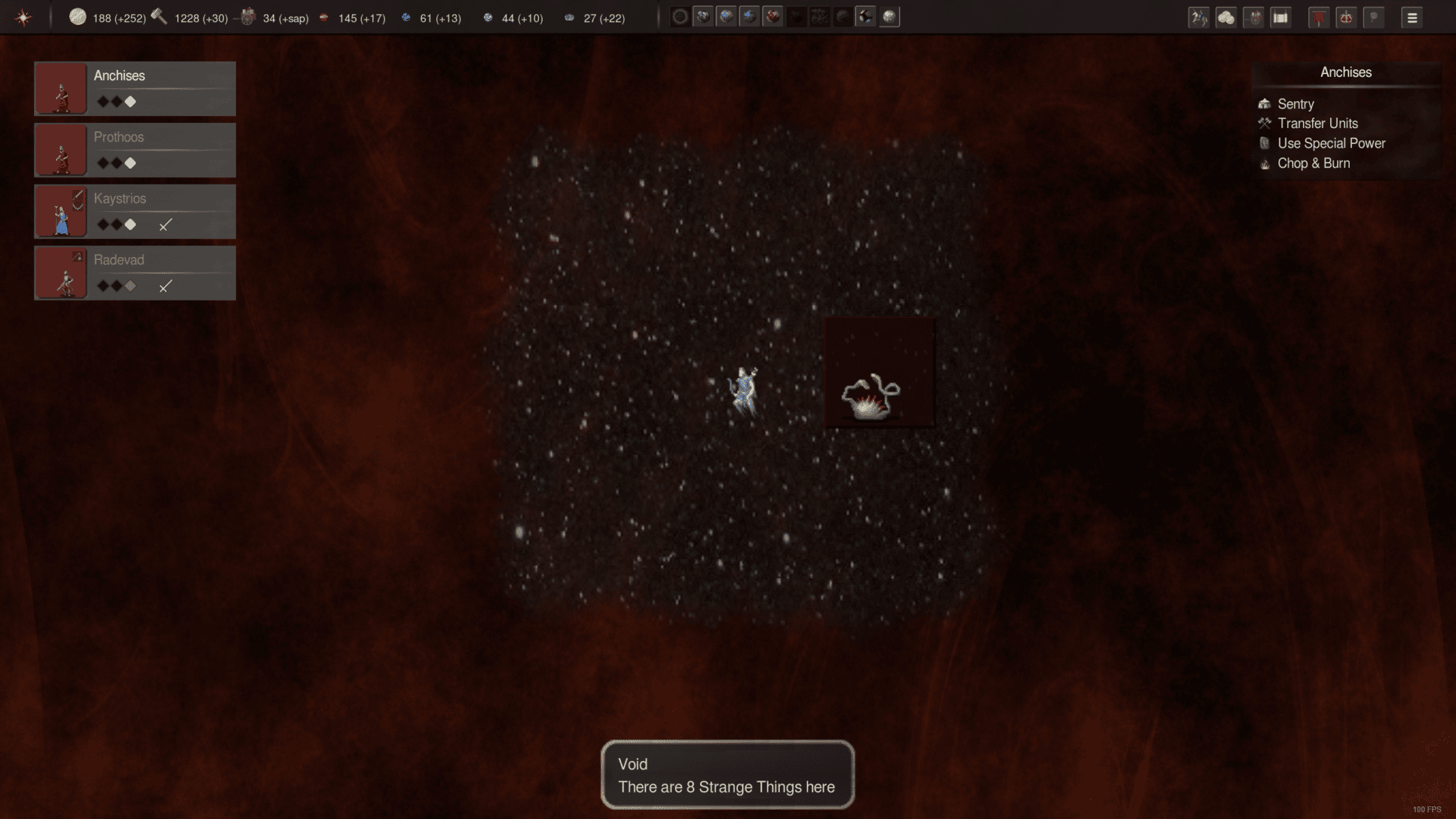The height and width of the screenshot is (819, 1456).
Task: Click the red flag banner icon
Action: point(1319,17)
